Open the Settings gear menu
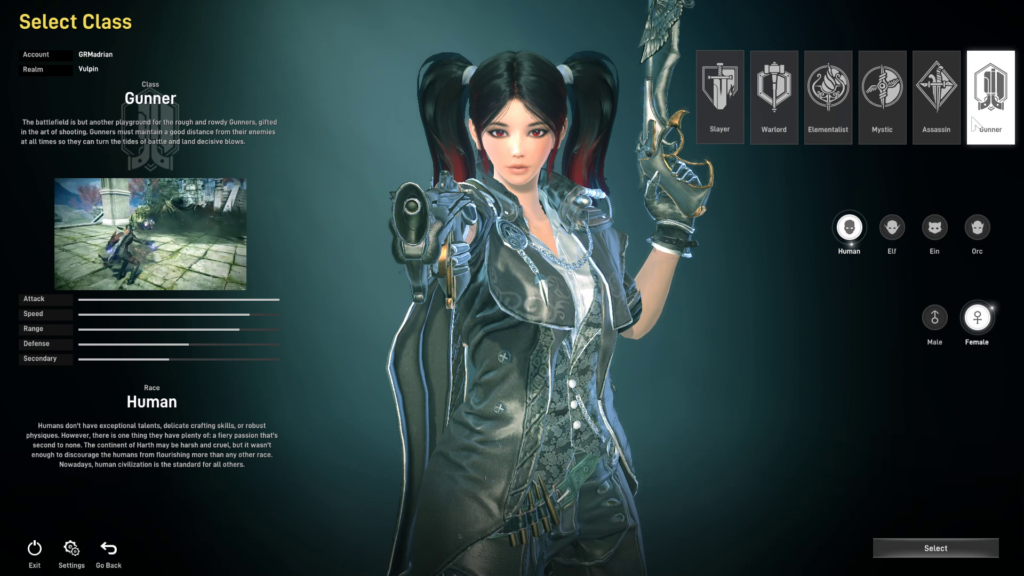This screenshot has height=576, width=1024. (71, 548)
